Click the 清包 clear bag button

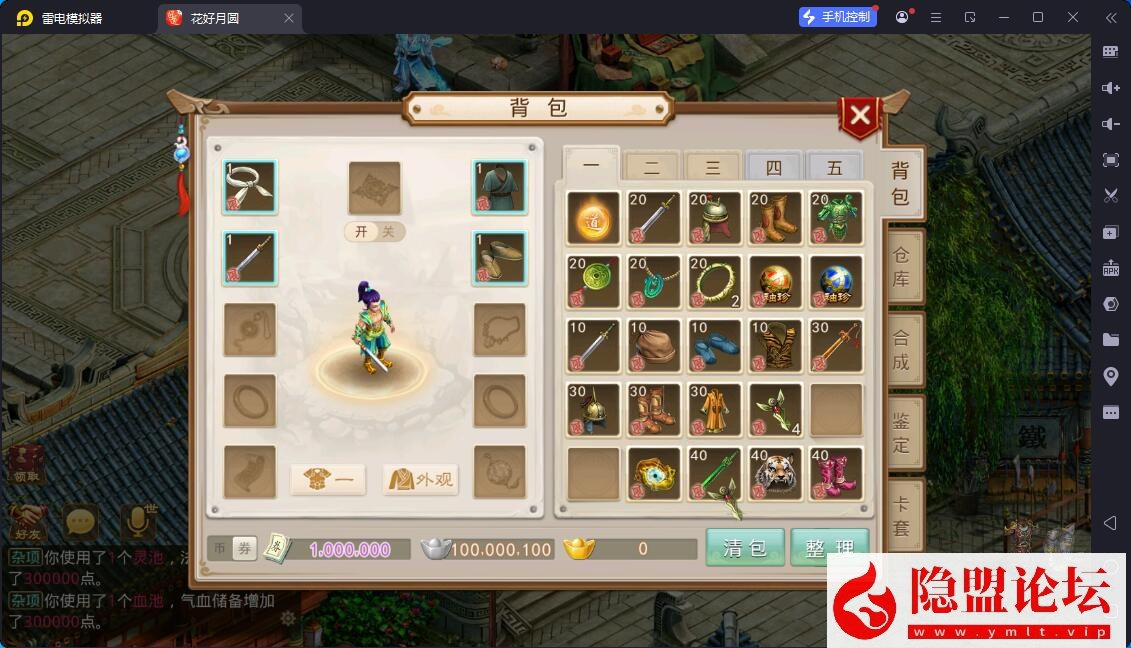click(744, 548)
